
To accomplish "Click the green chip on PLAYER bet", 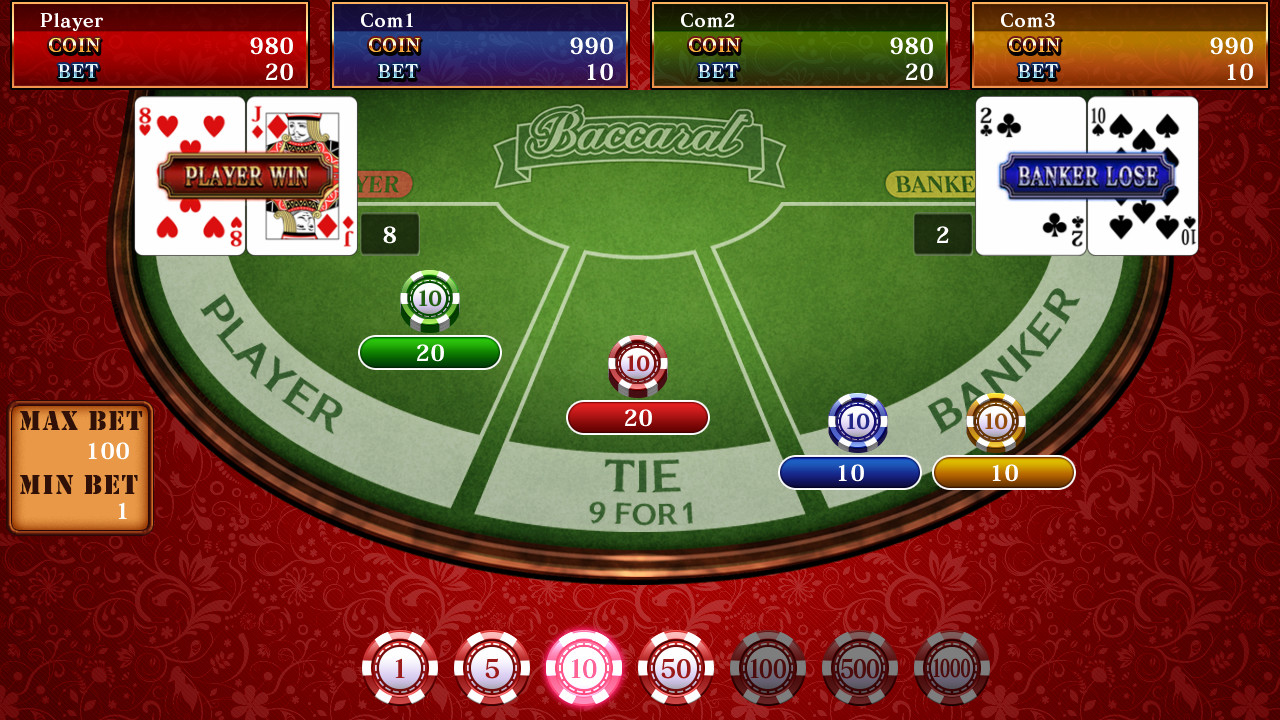I will [430, 300].
